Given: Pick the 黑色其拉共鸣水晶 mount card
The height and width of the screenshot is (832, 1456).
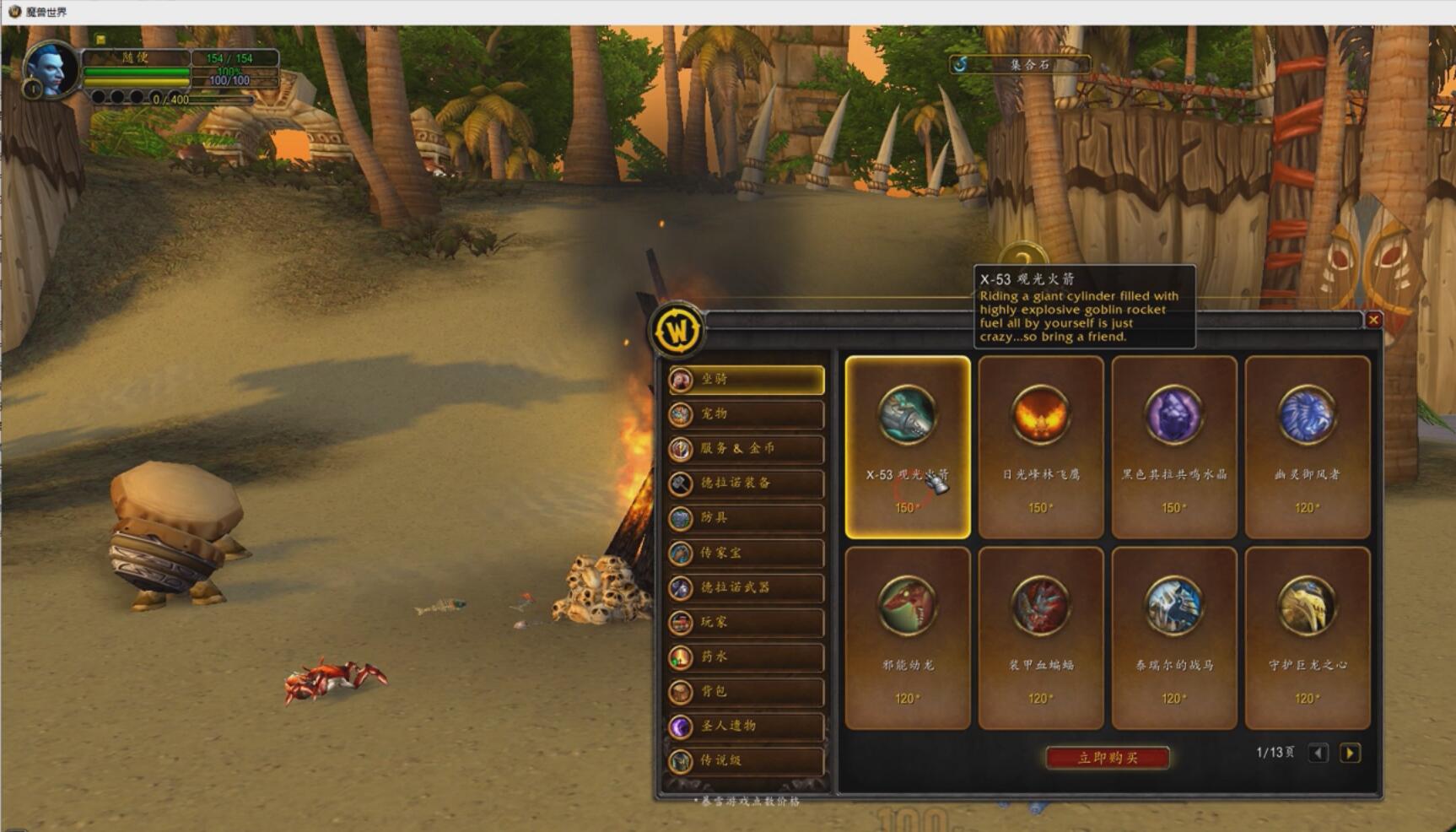Looking at the screenshot, I should [1174, 447].
